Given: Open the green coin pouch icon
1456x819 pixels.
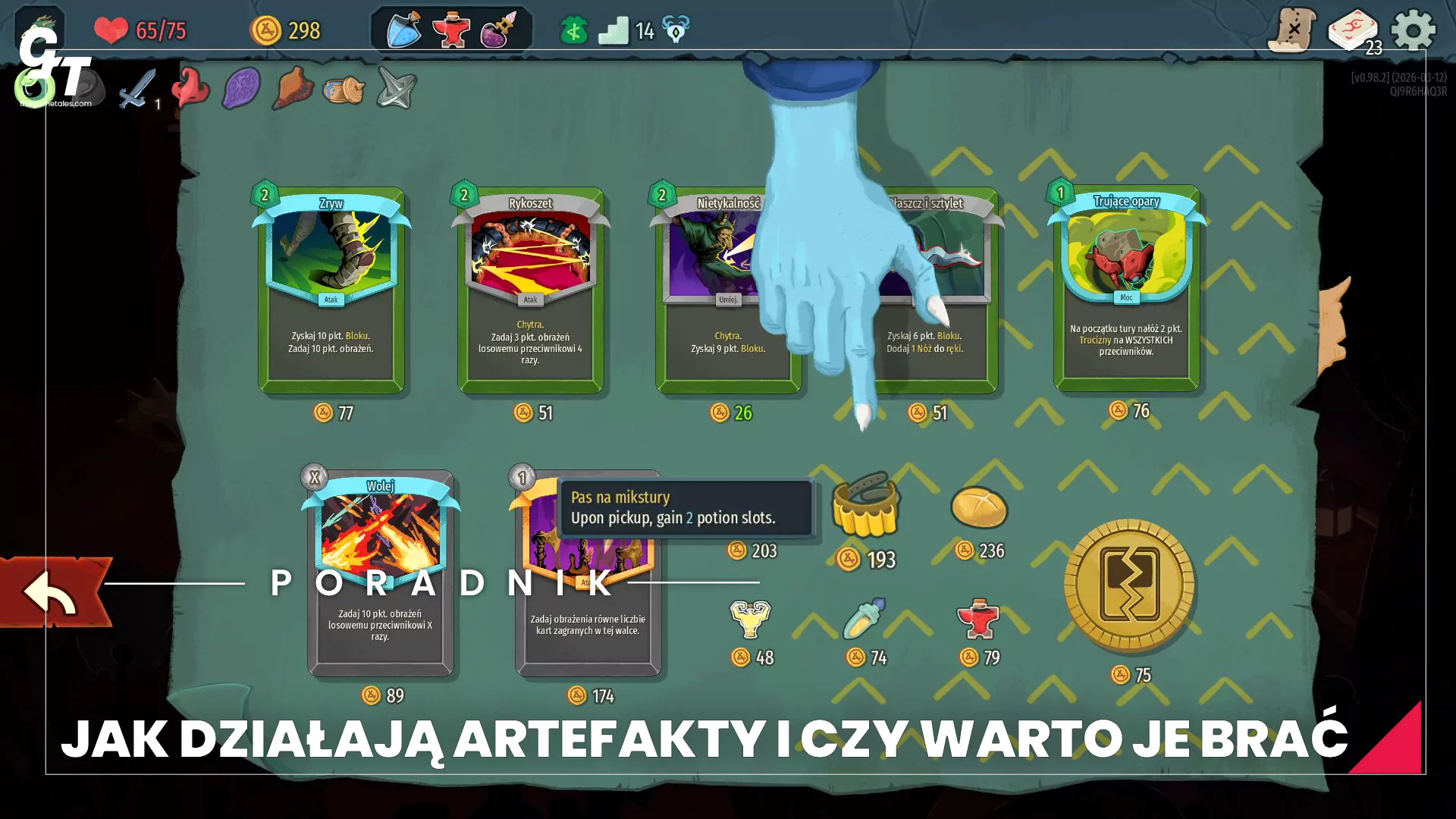Looking at the screenshot, I should pos(573,27).
